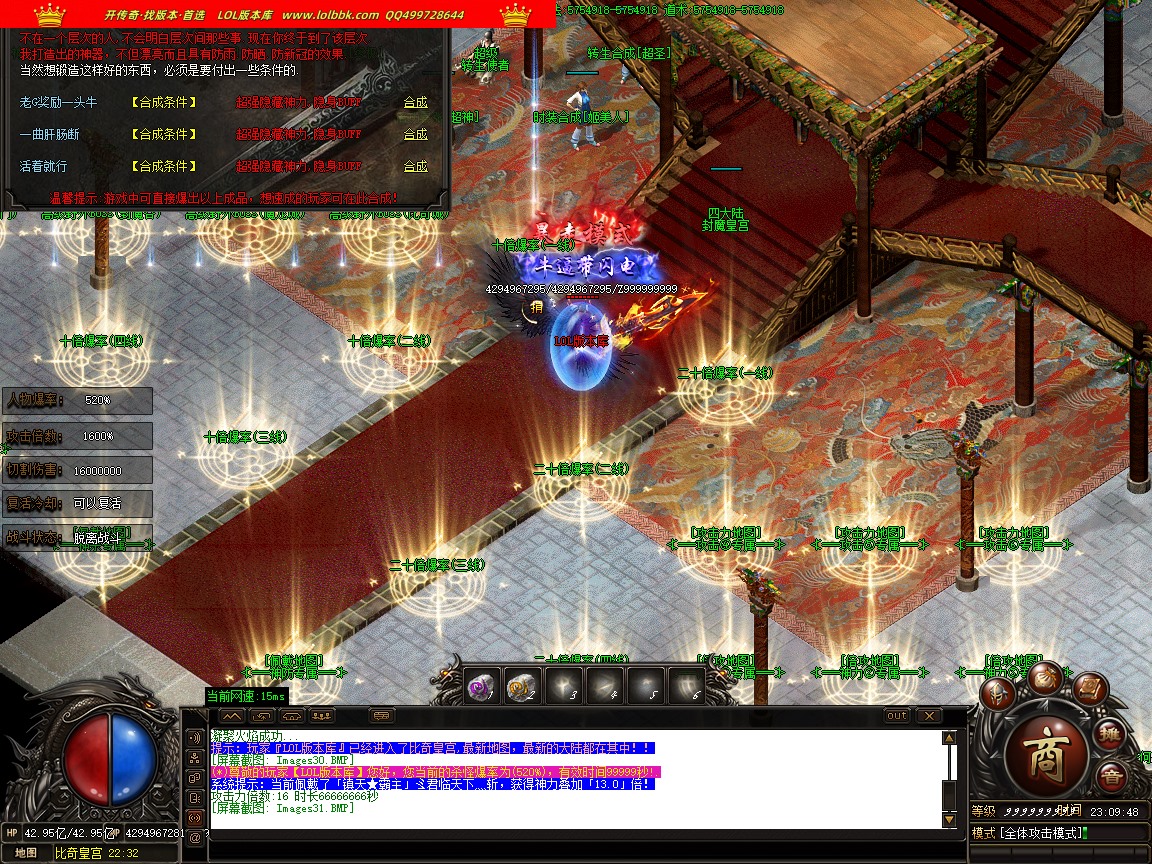Use the purple scroll stone in hotbar slot 1
The image size is (1152, 864).
[482, 686]
